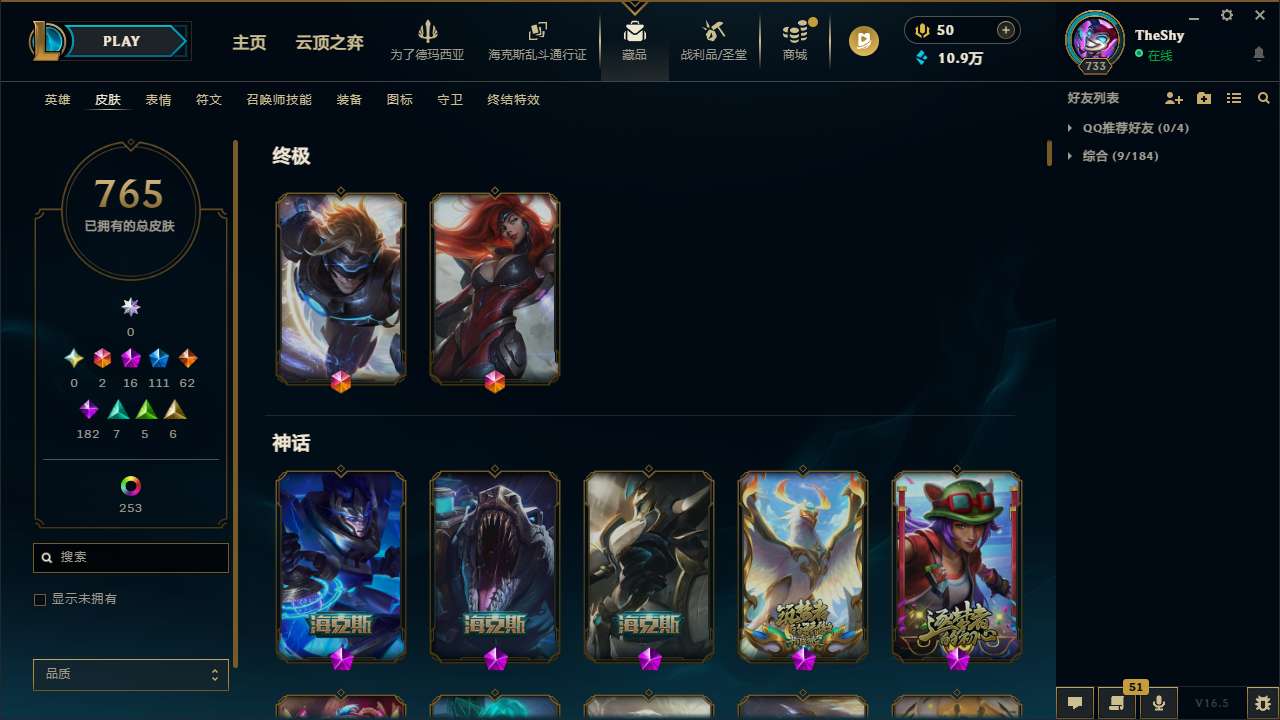Viewport: 1280px width, 720px height.
Task: Enable the 显示未拥有 checkbox
Action: click(x=40, y=599)
